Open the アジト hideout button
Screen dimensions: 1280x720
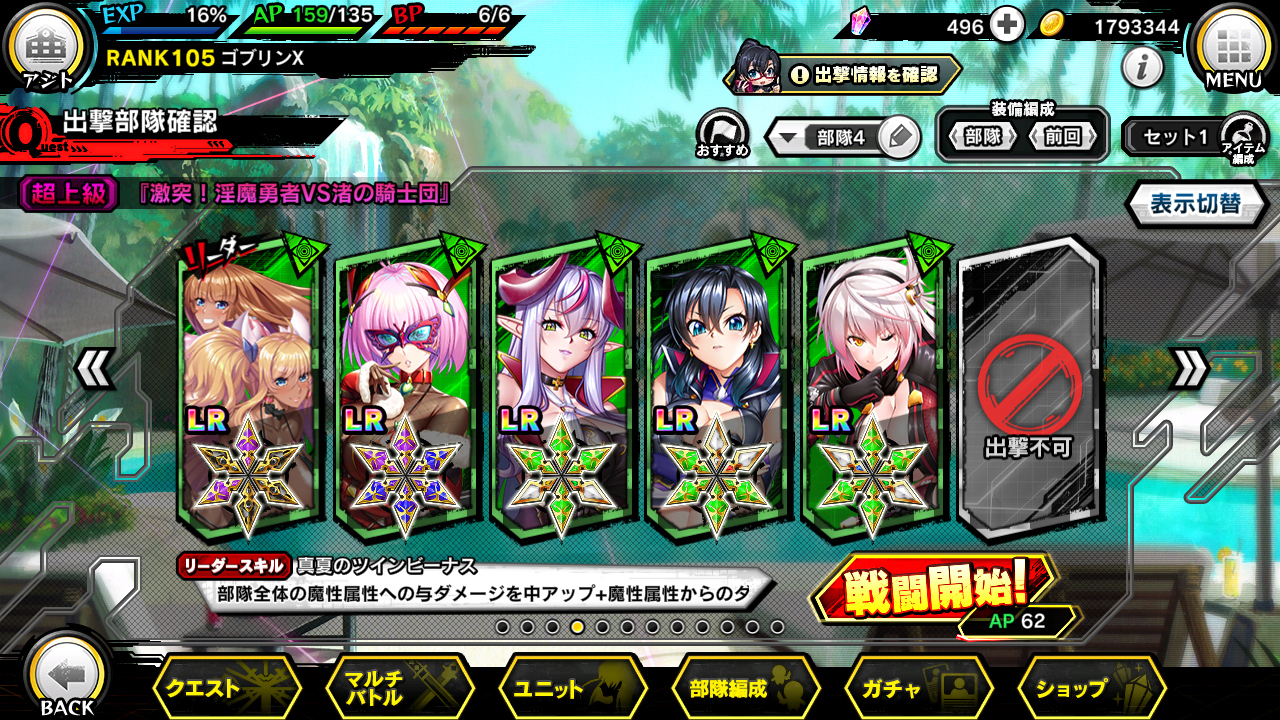[x=46, y=50]
